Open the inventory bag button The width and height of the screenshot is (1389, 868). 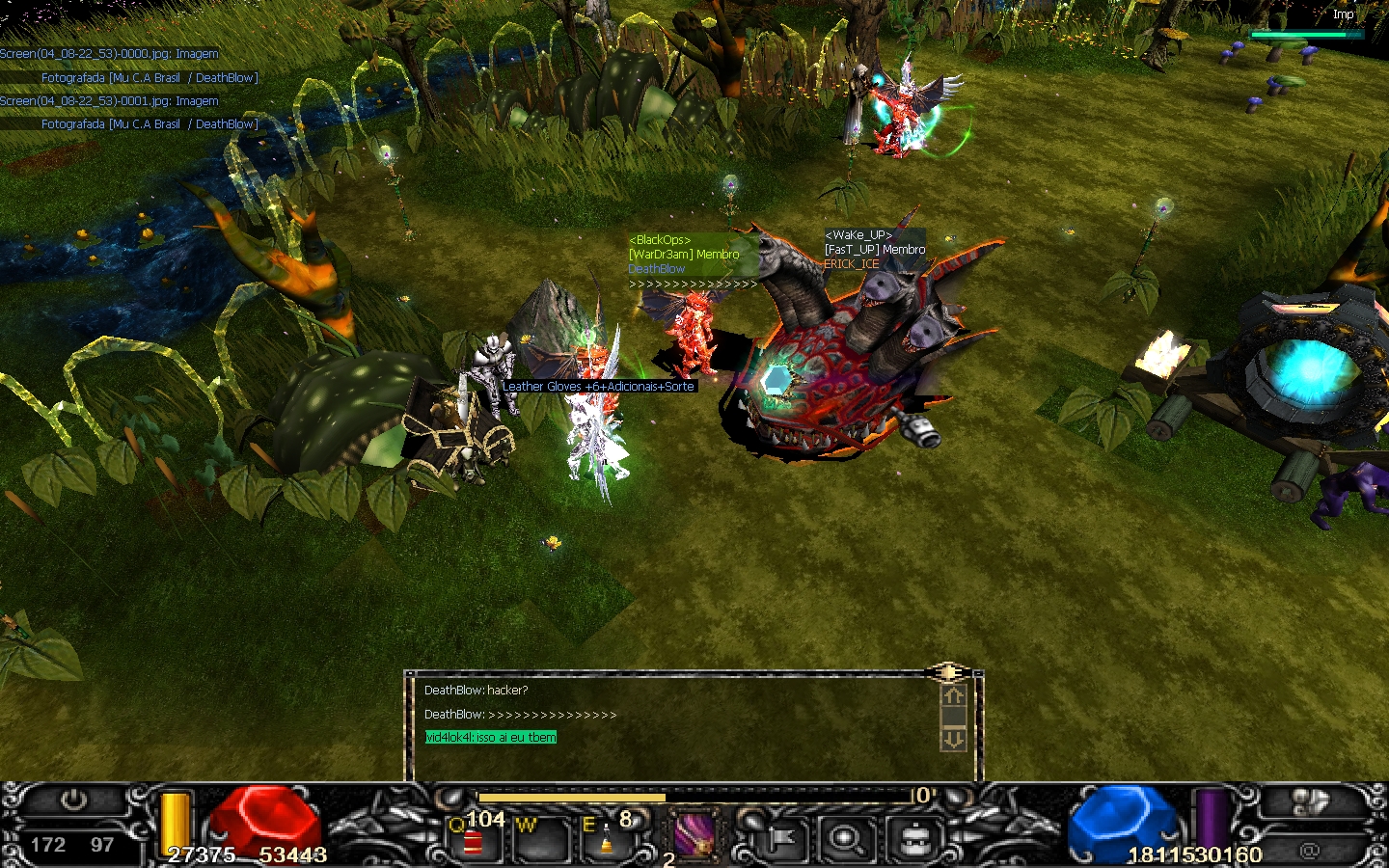913,840
